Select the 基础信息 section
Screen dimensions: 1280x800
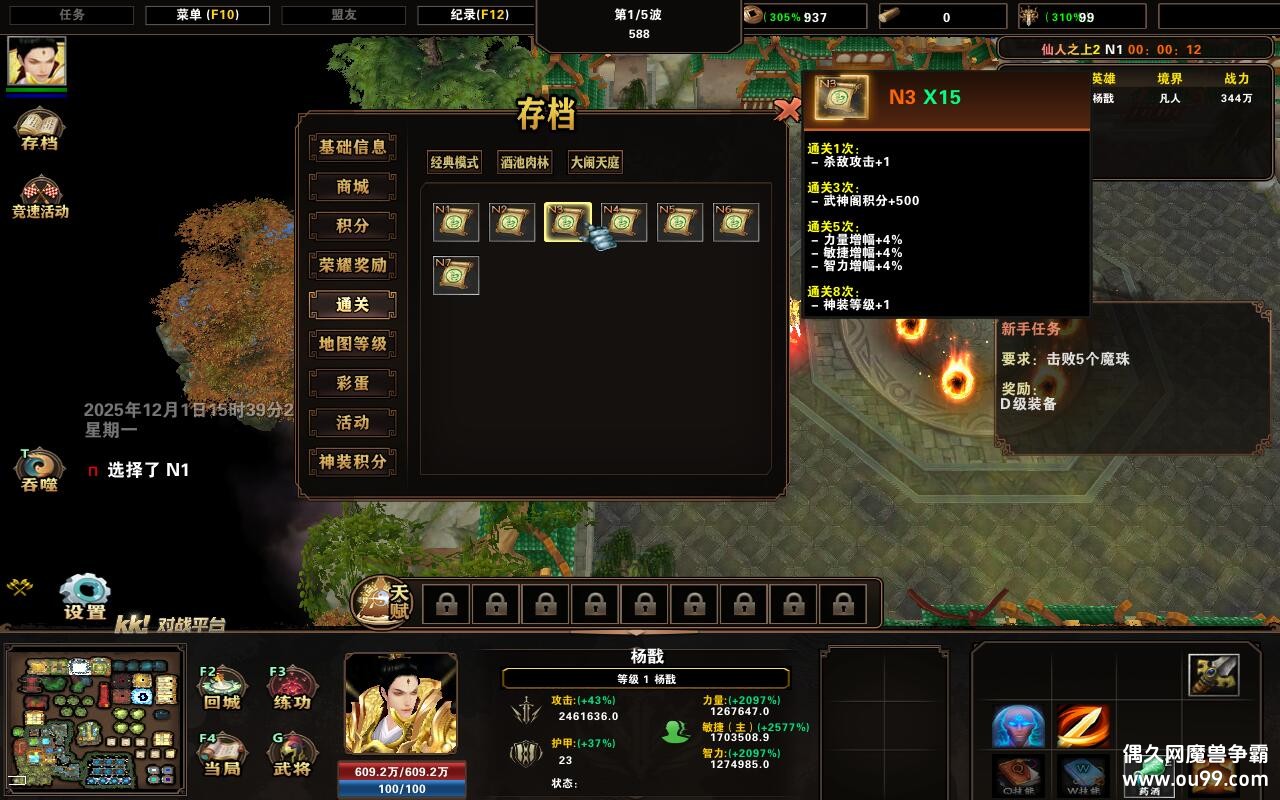tap(352, 147)
